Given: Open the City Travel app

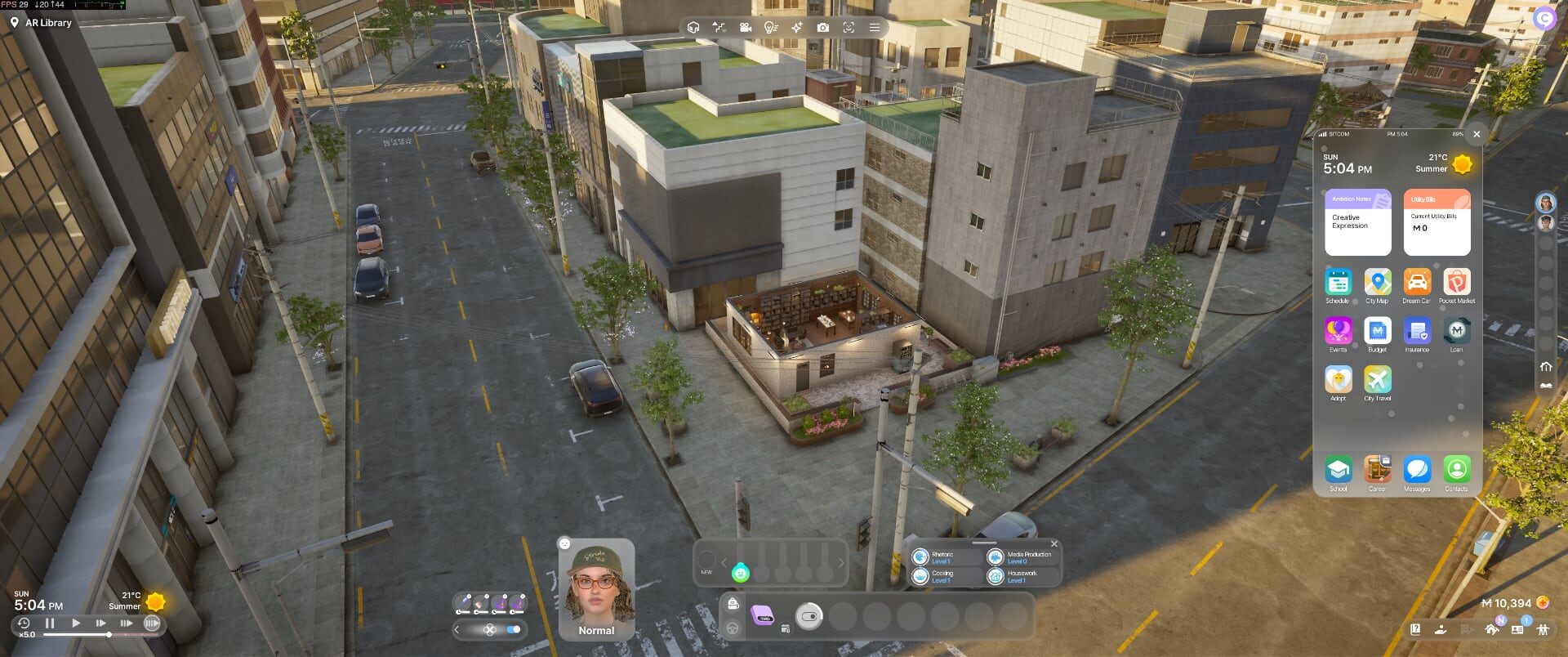Looking at the screenshot, I should (1377, 380).
